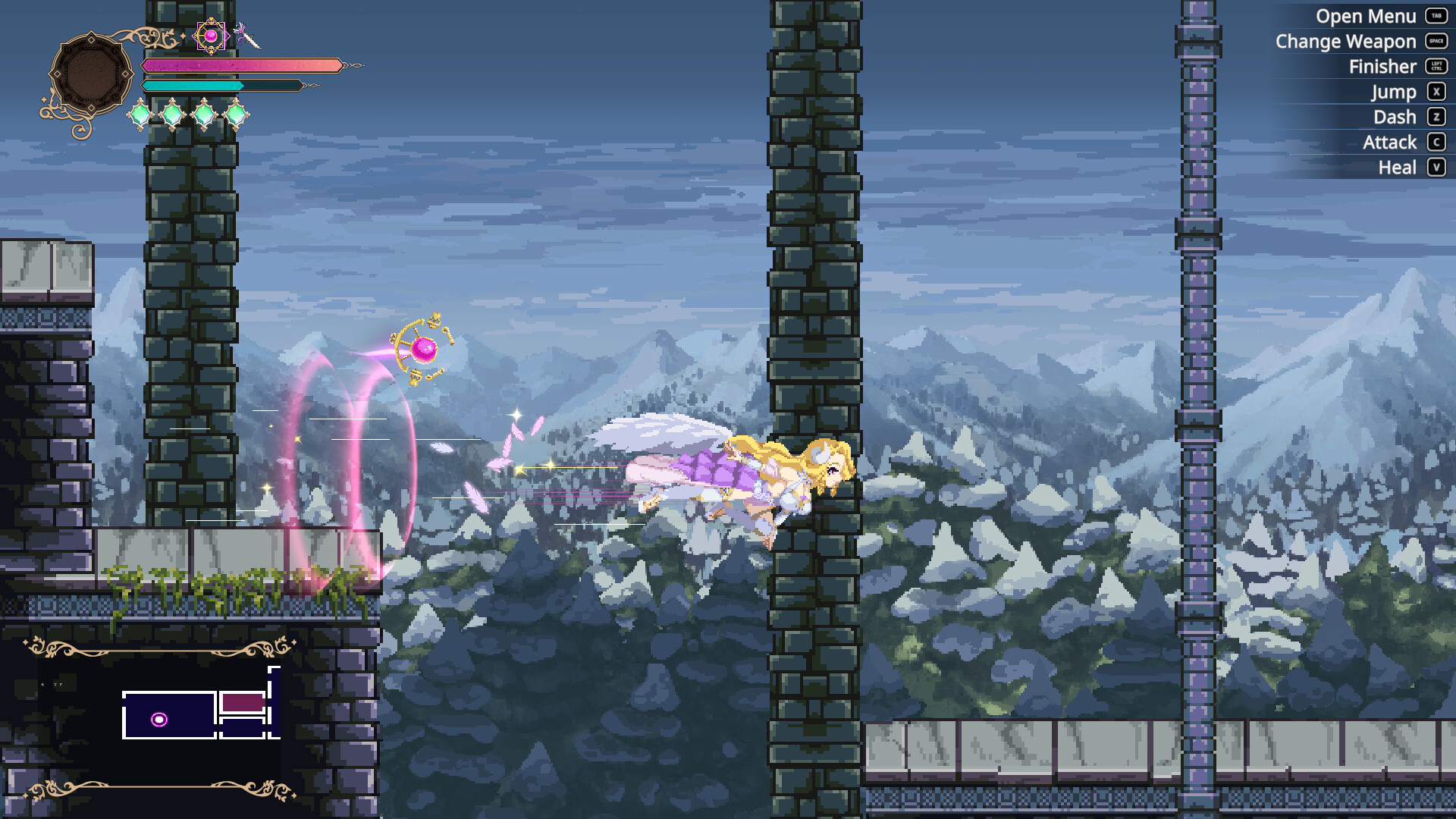
Task: Click the LEFT CTRL key icon beside Finisher
Action: [x=1436, y=67]
